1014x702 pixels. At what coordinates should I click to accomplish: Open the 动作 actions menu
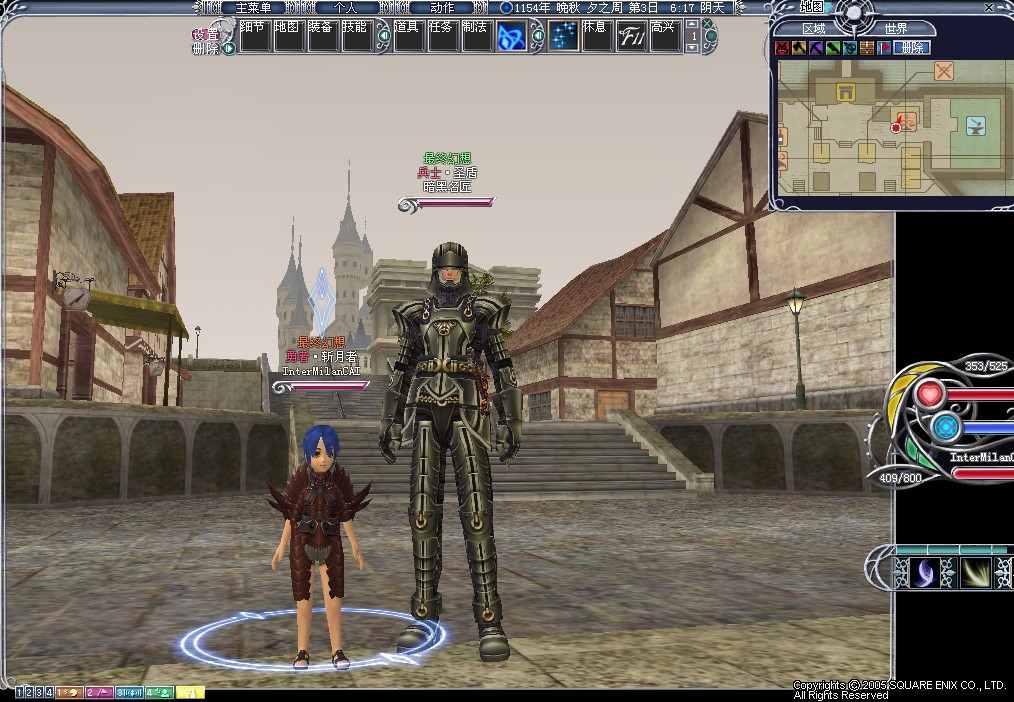click(441, 7)
